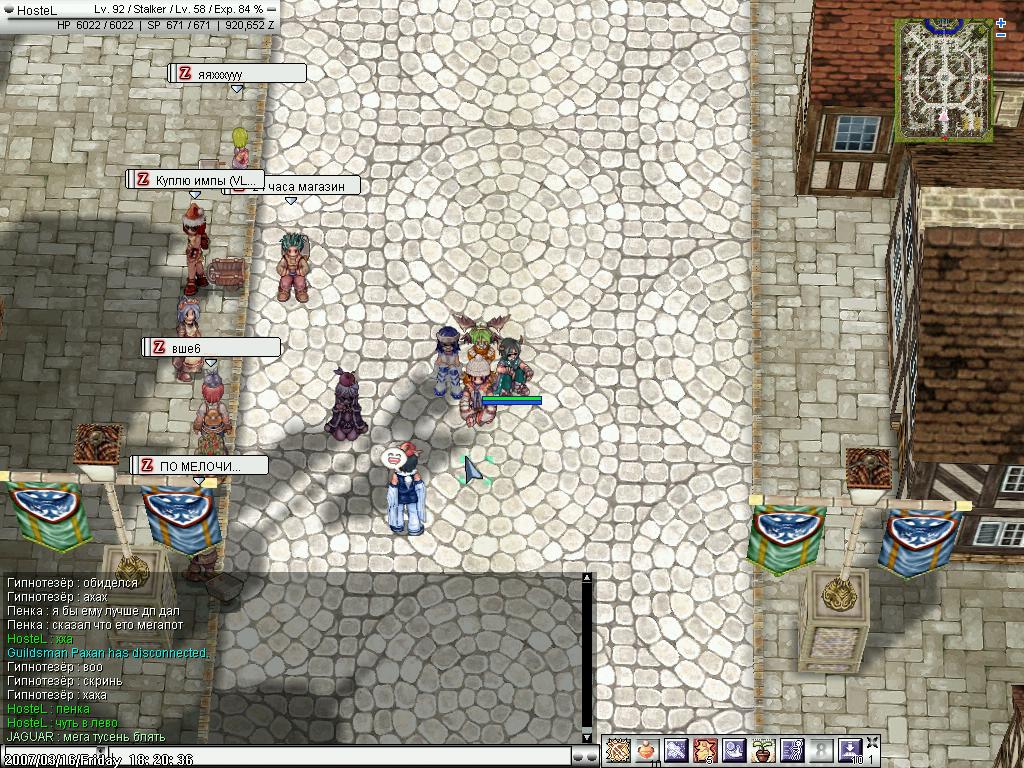Click the HosteL basic info window header
1024x768 pixels.
(x=140, y=9)
